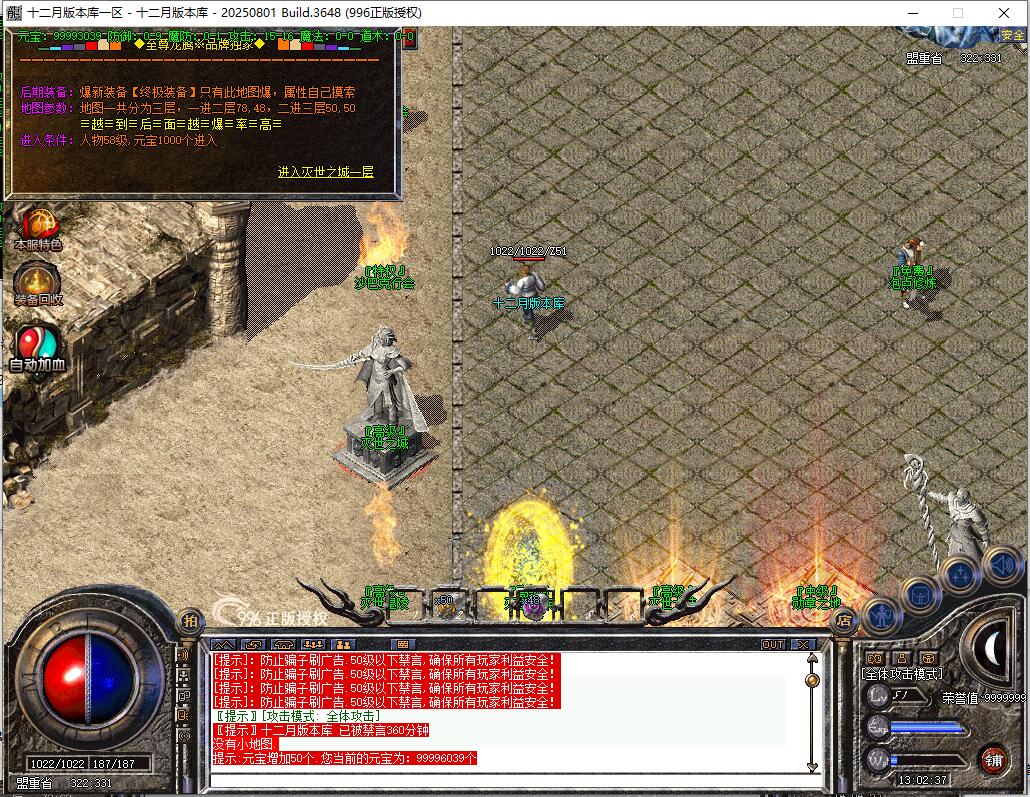Open the skills sparkle round button
This screenshot has height=797, width=1030.
point(960,574)
